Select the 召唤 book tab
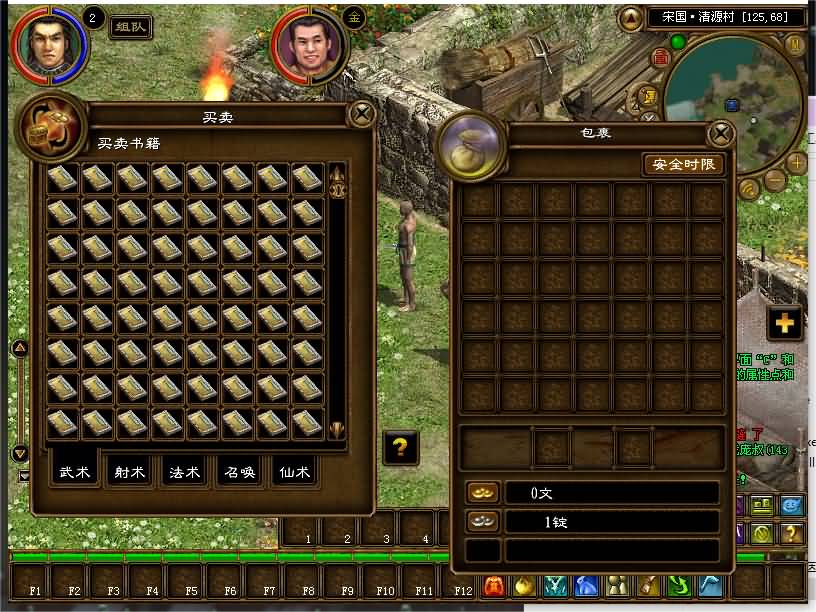The height and width of the screenshot is (612, 816). tap(240, 471)
